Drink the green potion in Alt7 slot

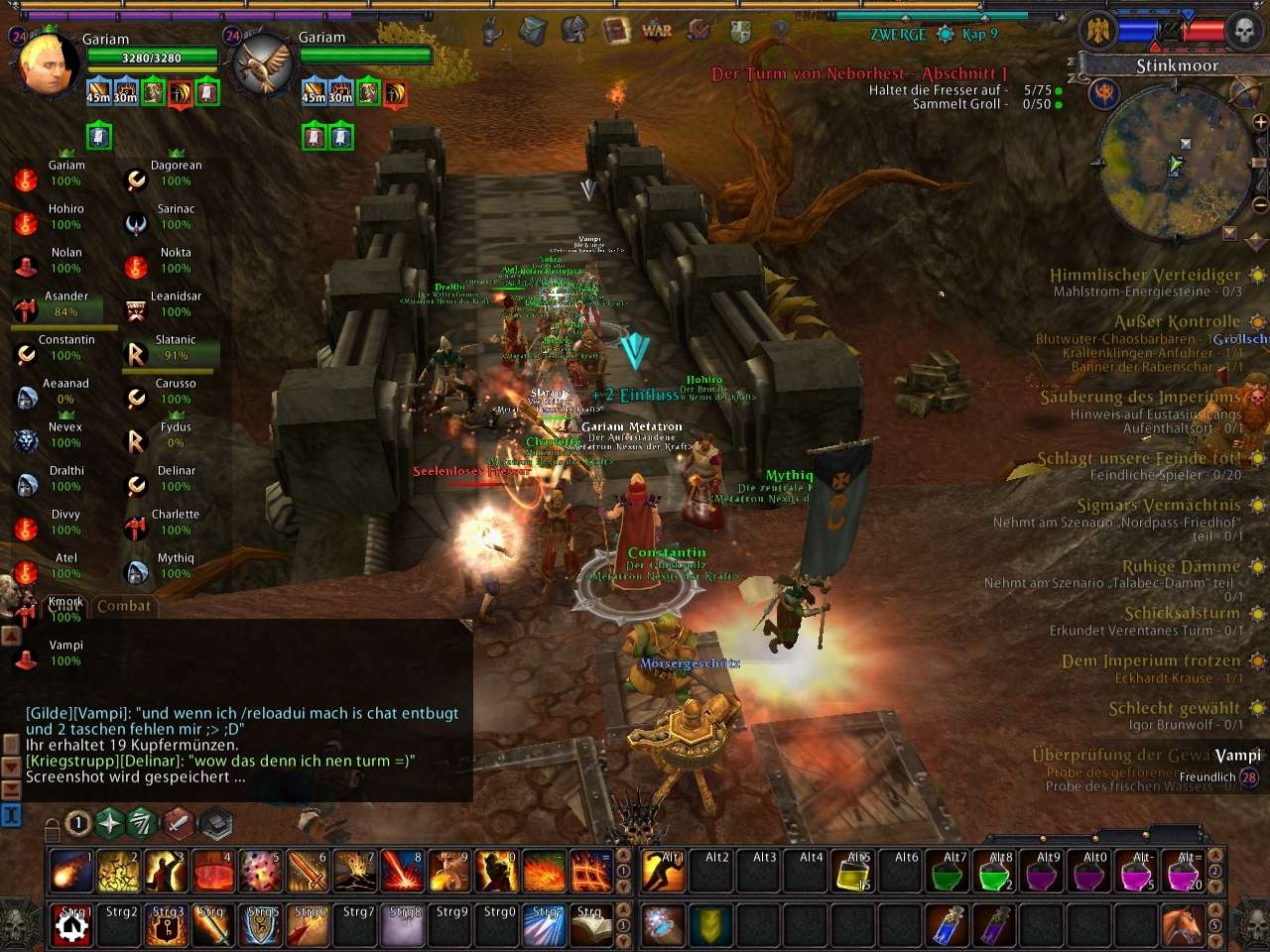click(950, 872)
